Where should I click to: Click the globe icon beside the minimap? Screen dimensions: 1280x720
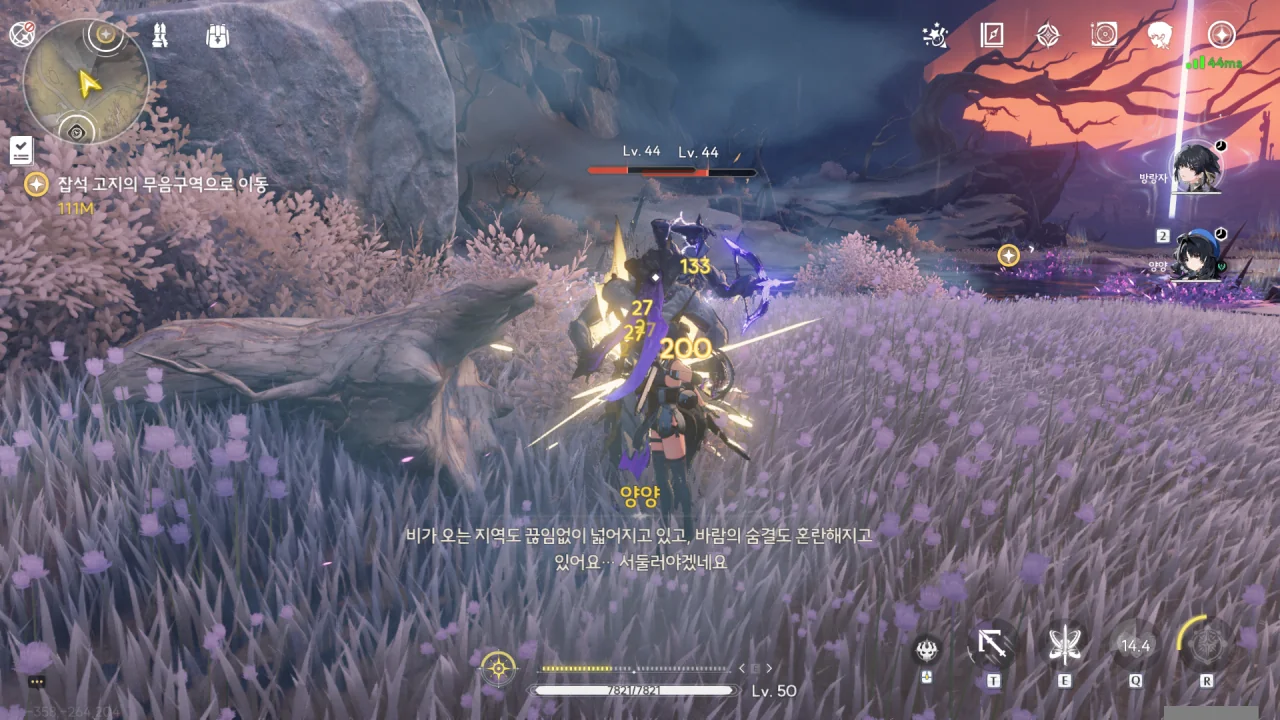click(21, 35)
